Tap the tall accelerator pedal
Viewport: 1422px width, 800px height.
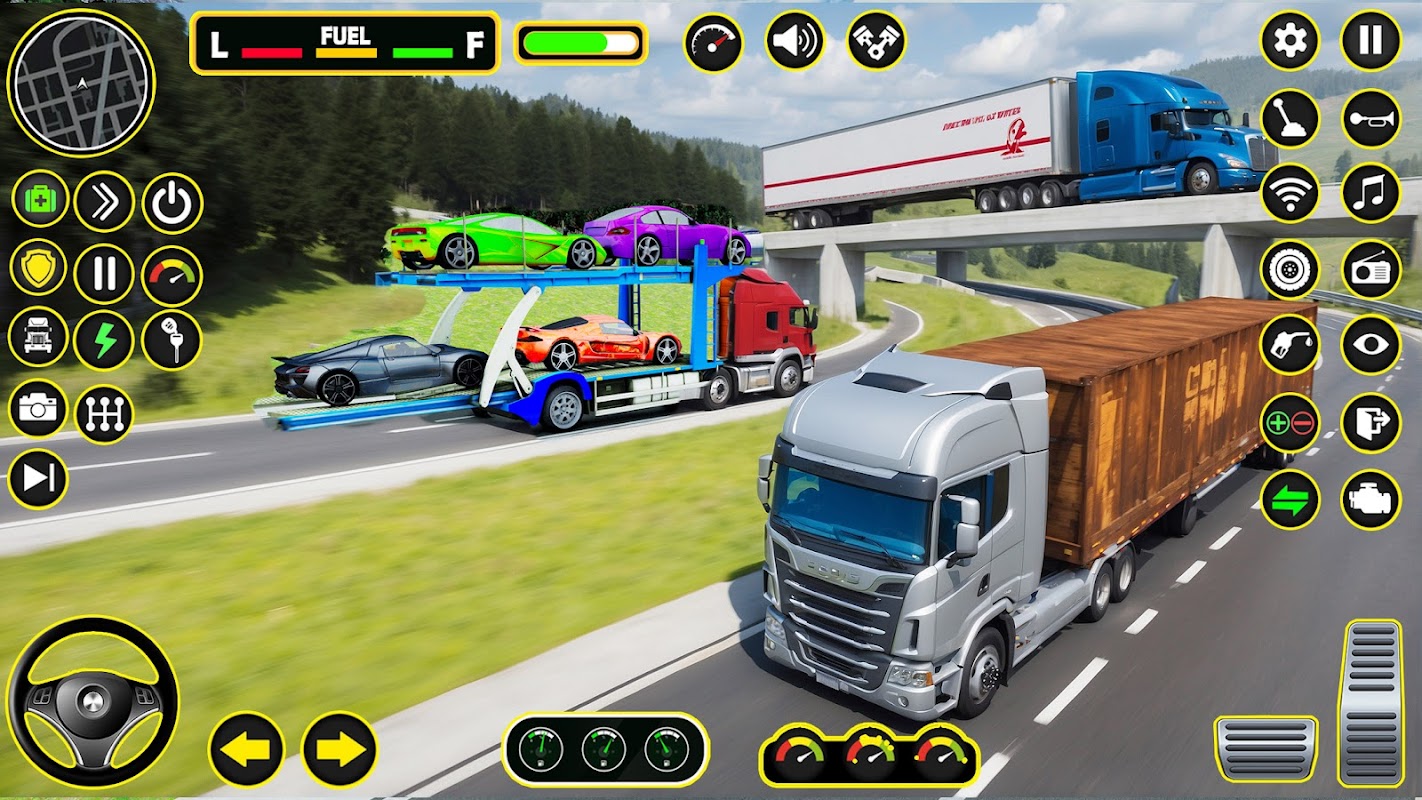1372,702
